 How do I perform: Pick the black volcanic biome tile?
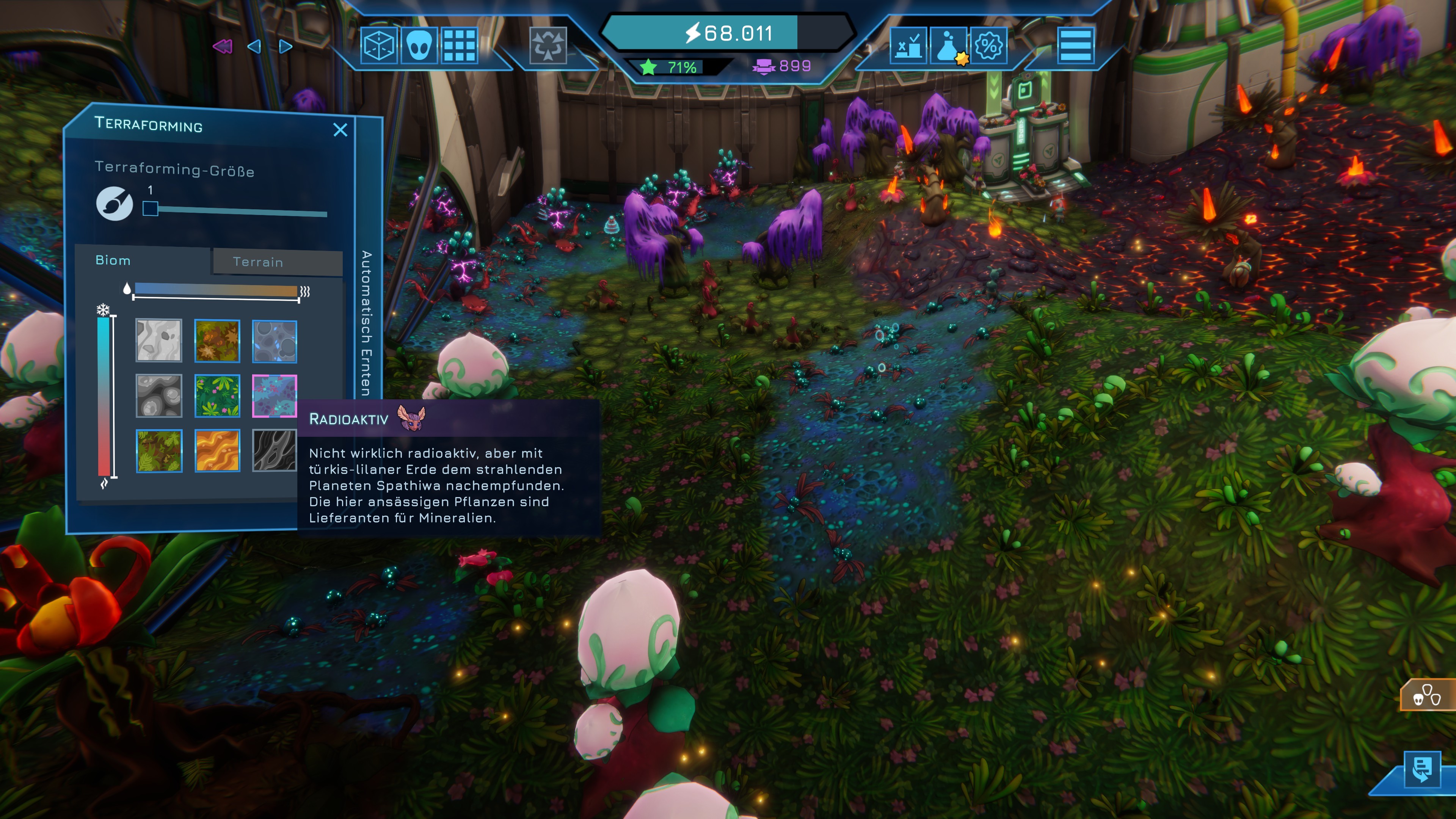(274, 450)
